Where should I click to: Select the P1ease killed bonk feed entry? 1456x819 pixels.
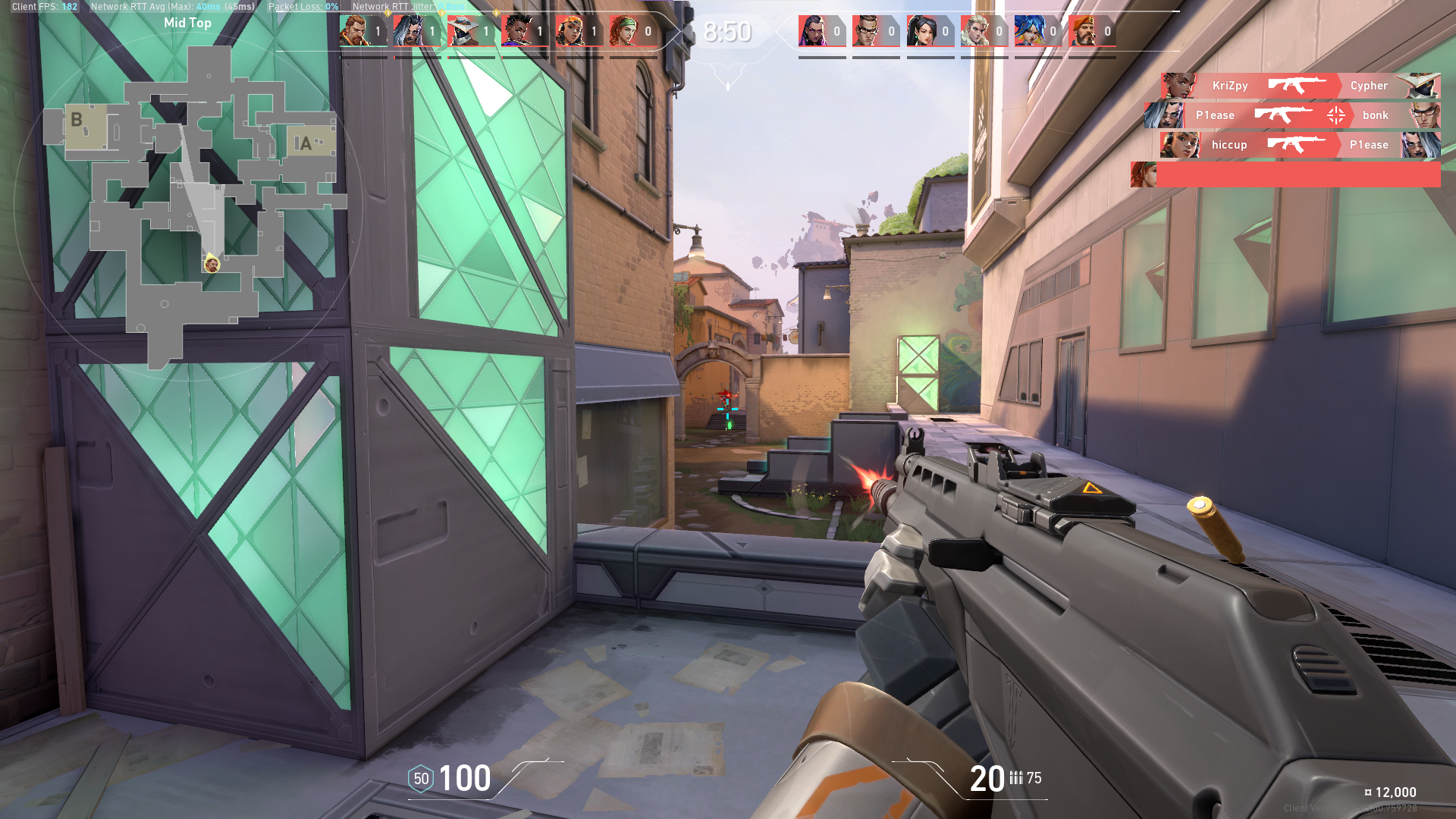pyautogui.click(x=1292, y=115)
